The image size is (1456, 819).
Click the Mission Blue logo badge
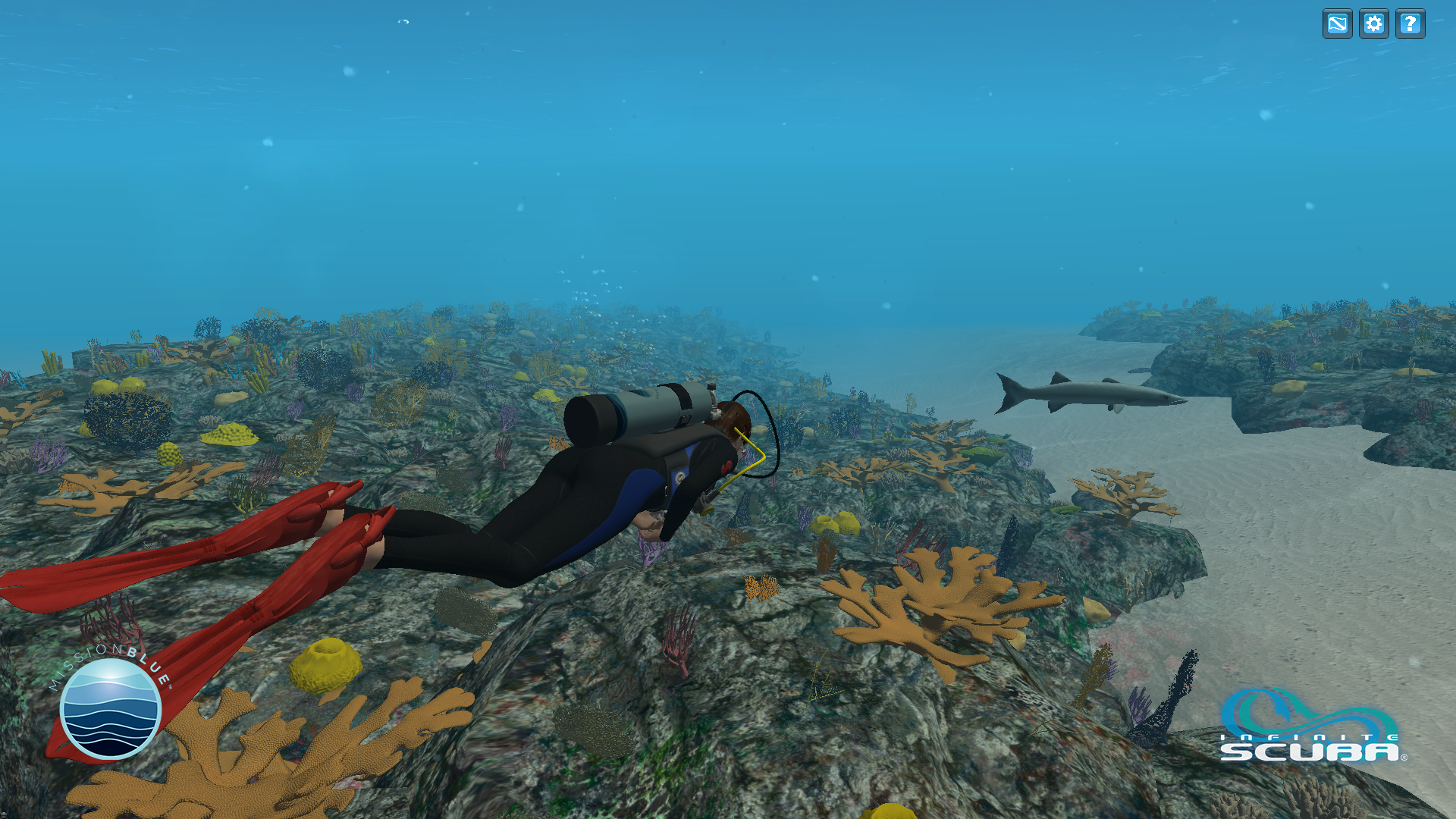coord(111,708)
